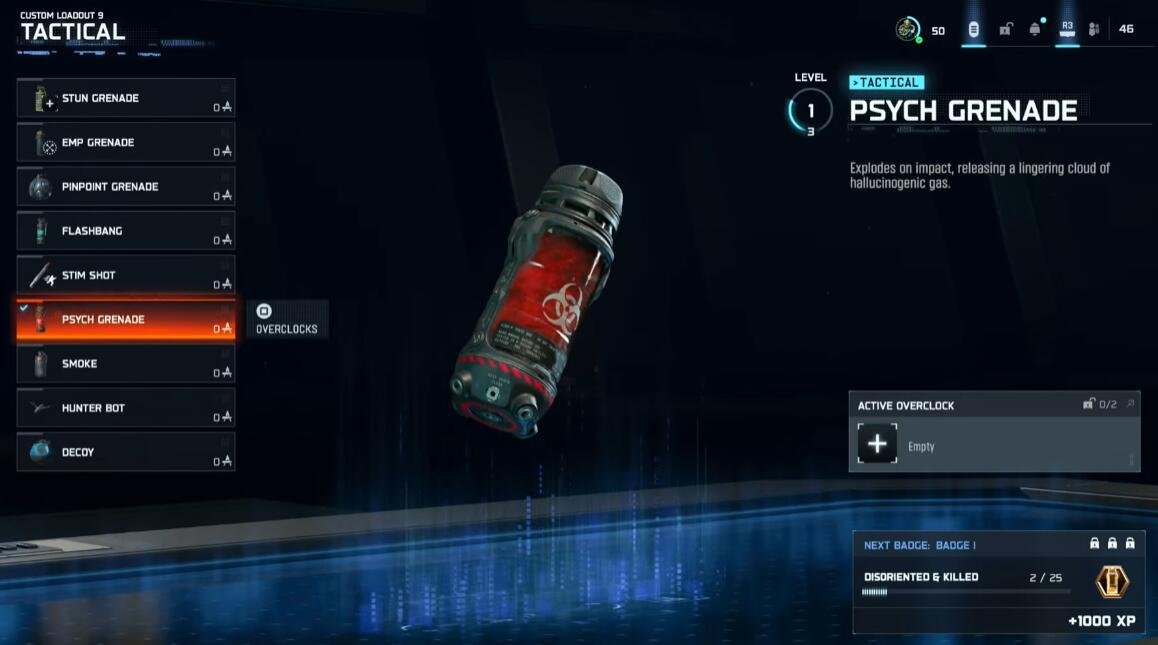The width and height of the screenshot is (1158, 645).
Task: Add an overclock in the empty plus slot
Action: click(x=877, y=444)
